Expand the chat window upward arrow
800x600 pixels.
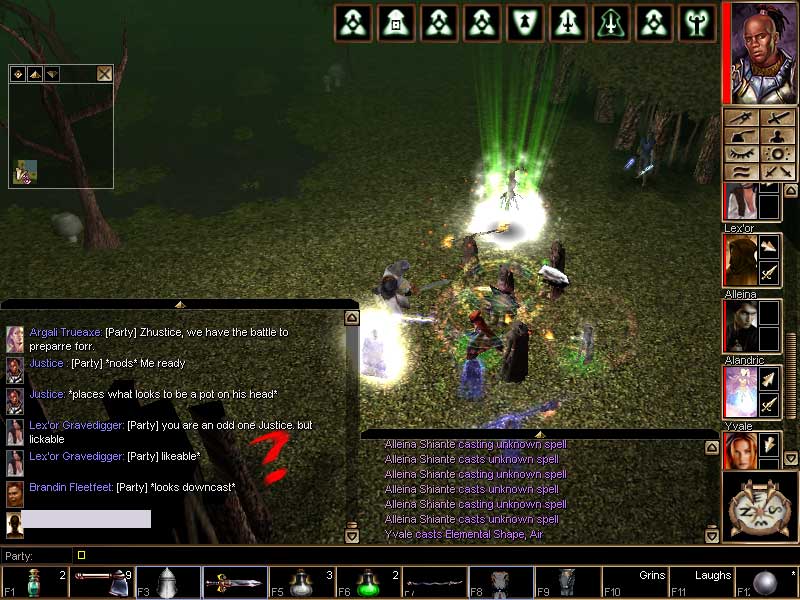[x=180, y=303]
